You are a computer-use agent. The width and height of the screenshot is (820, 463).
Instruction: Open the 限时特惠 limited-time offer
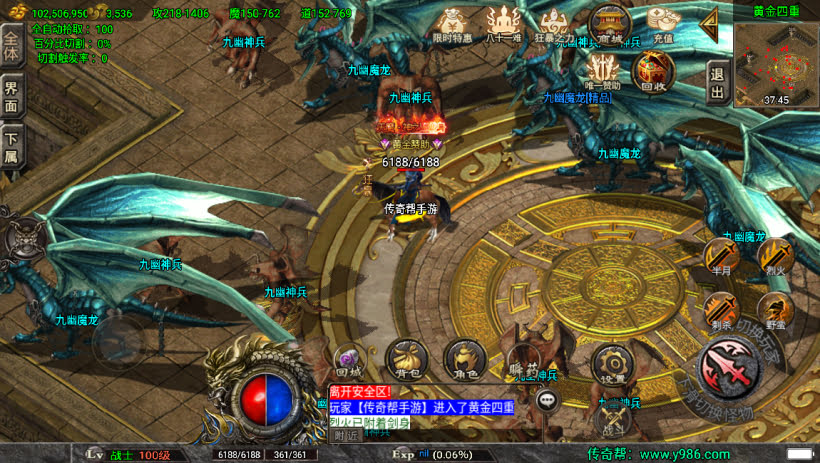453,24
